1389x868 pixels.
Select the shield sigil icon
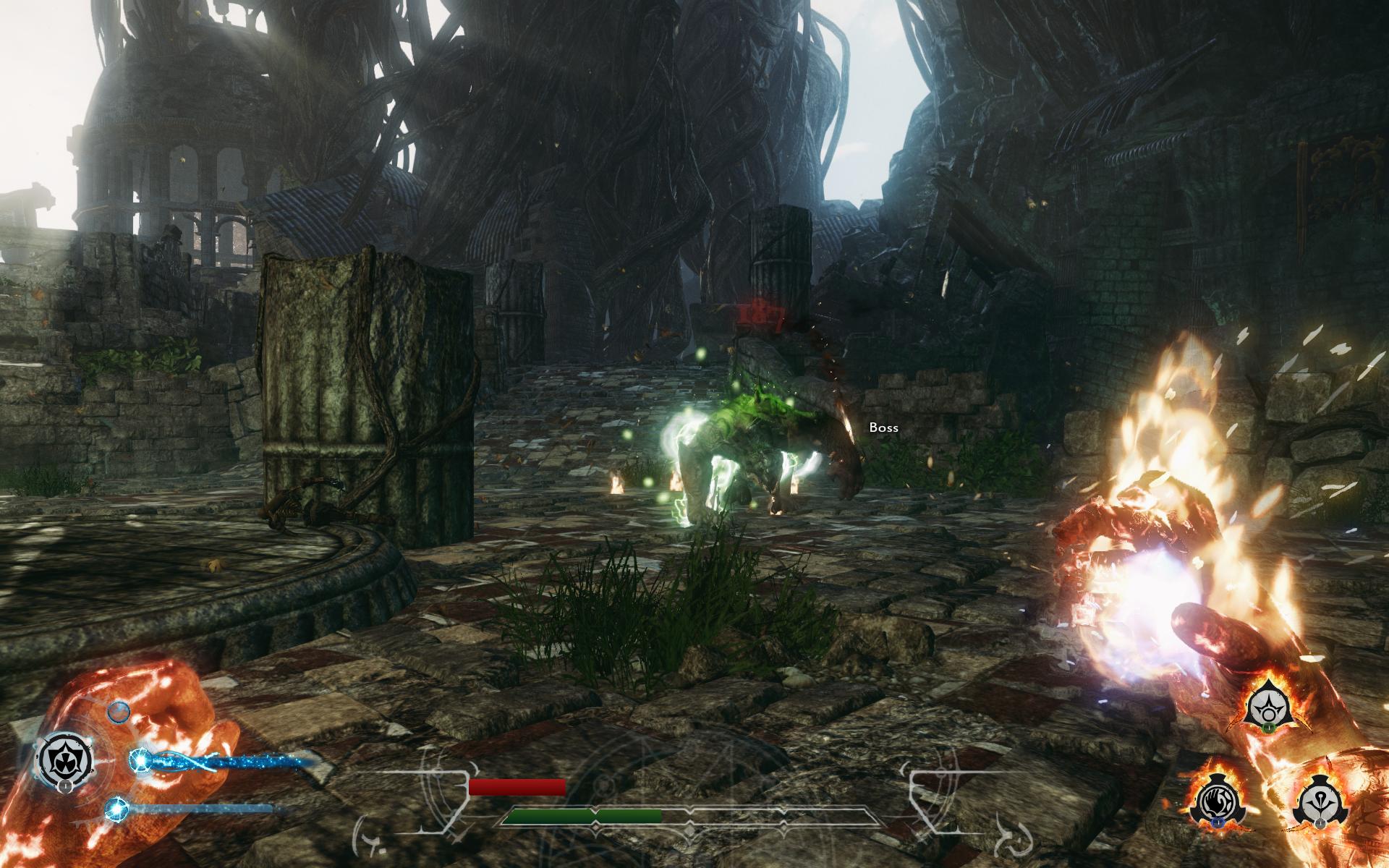[x=64, y=759]
